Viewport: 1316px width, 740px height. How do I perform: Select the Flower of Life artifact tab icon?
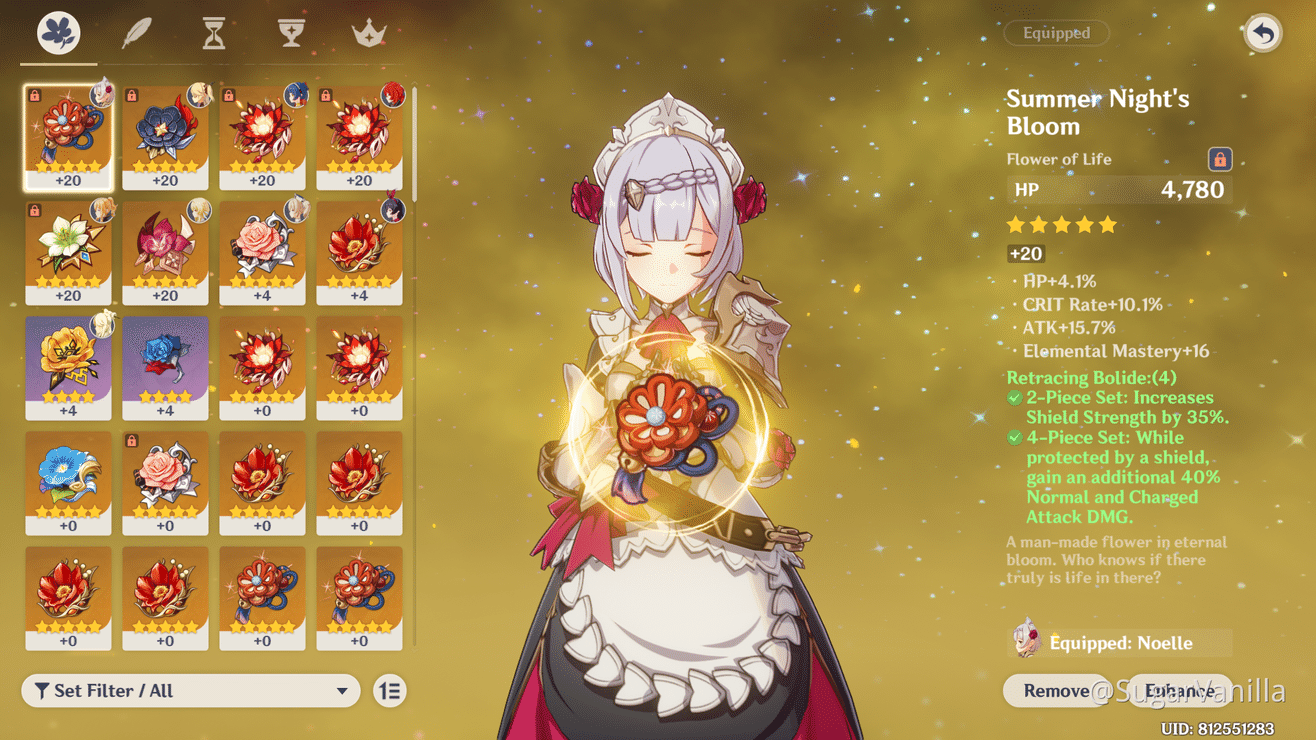click(57, 31)
